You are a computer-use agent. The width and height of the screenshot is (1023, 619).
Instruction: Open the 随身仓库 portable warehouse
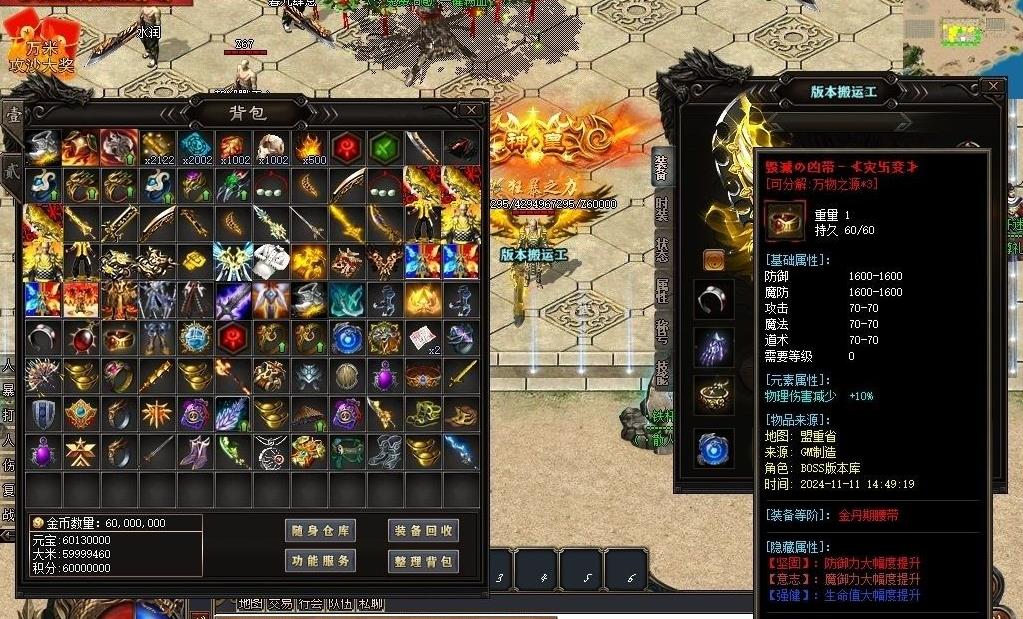click(320, 531)
